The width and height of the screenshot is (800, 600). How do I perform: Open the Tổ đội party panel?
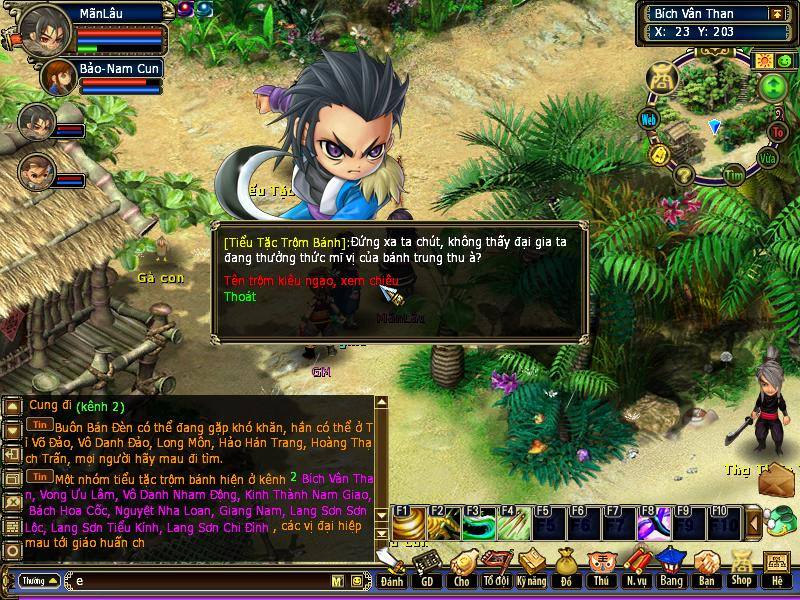point(495,569)
